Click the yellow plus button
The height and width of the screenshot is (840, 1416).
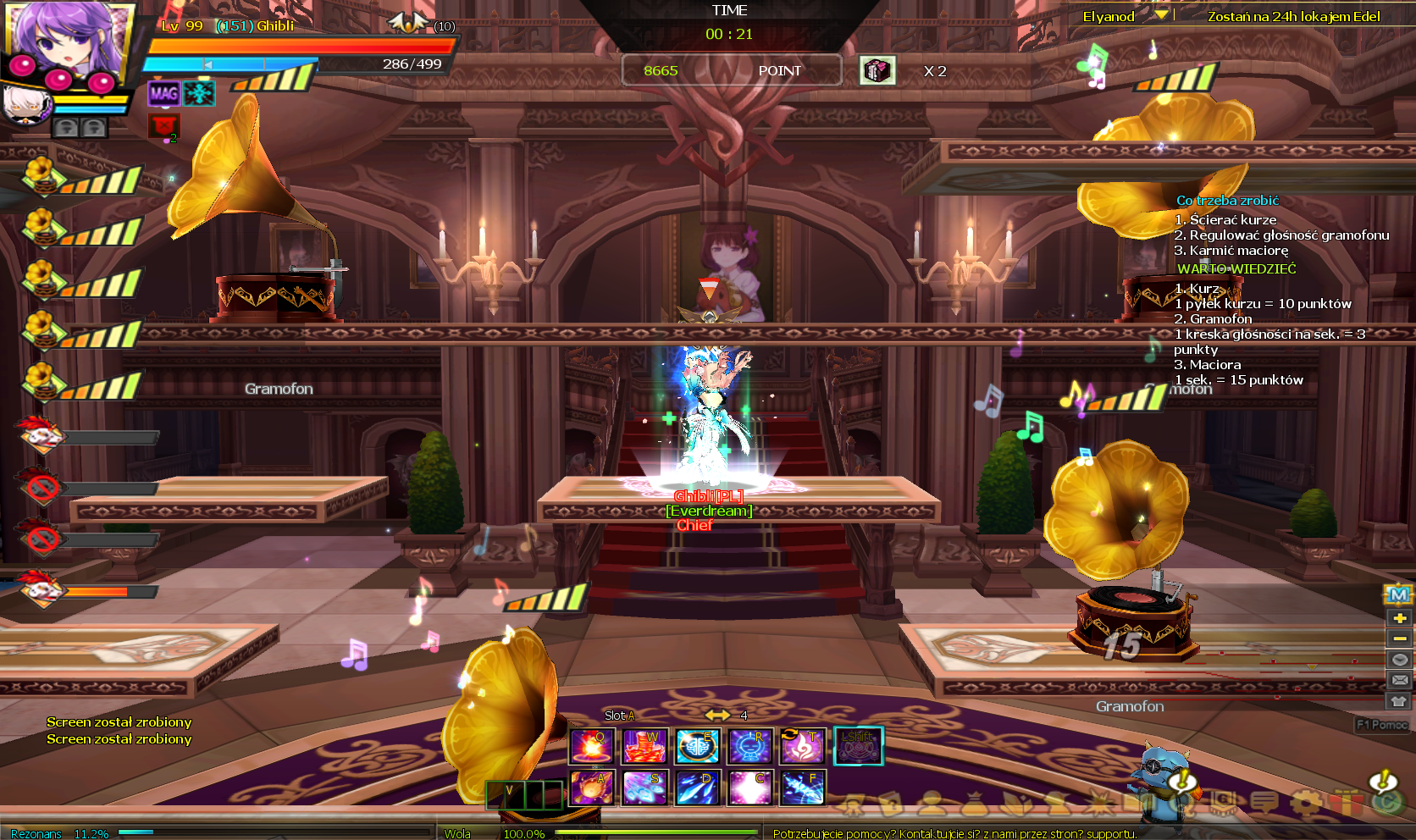[x=1399, y=618]
